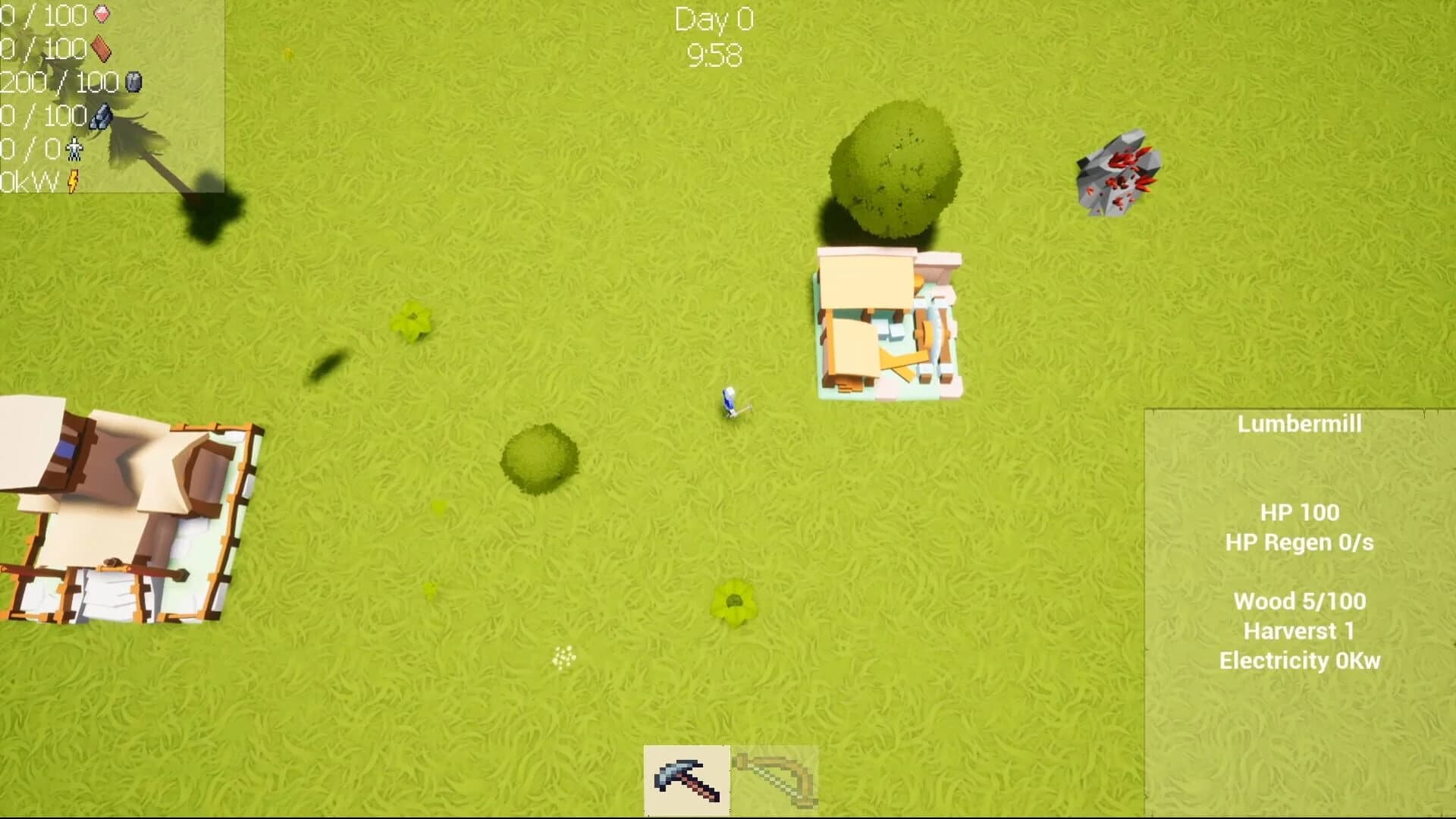Screen dimensions: 1456x819
Task: Click the iron ore resource icon
Action: coord(102,115)
